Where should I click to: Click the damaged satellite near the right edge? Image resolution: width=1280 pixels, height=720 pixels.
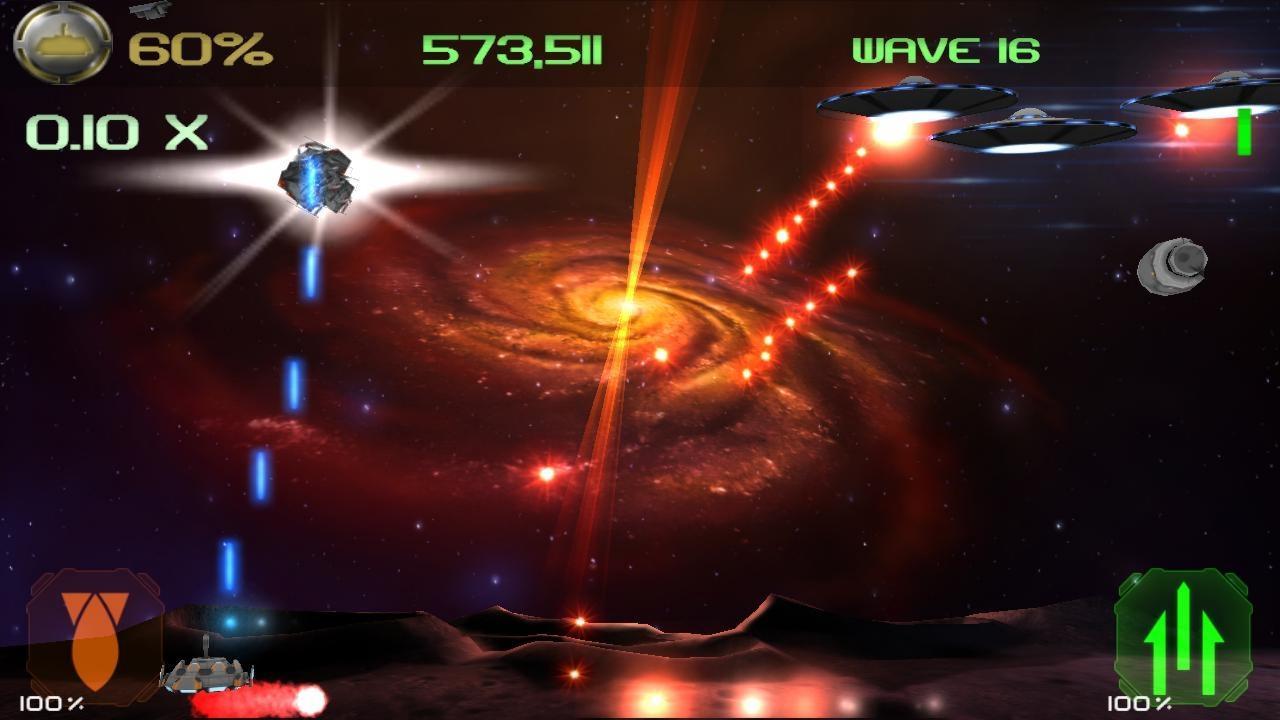1172,265
